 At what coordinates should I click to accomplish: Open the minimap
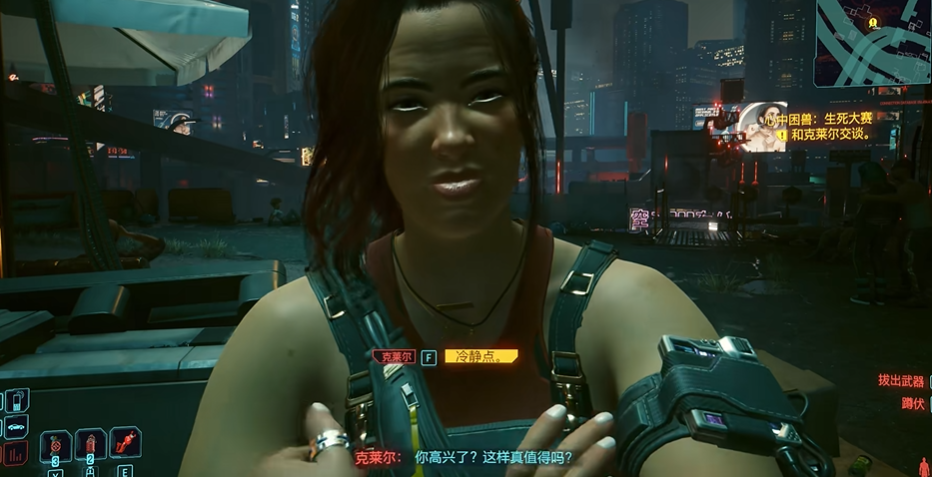point(873,42)
